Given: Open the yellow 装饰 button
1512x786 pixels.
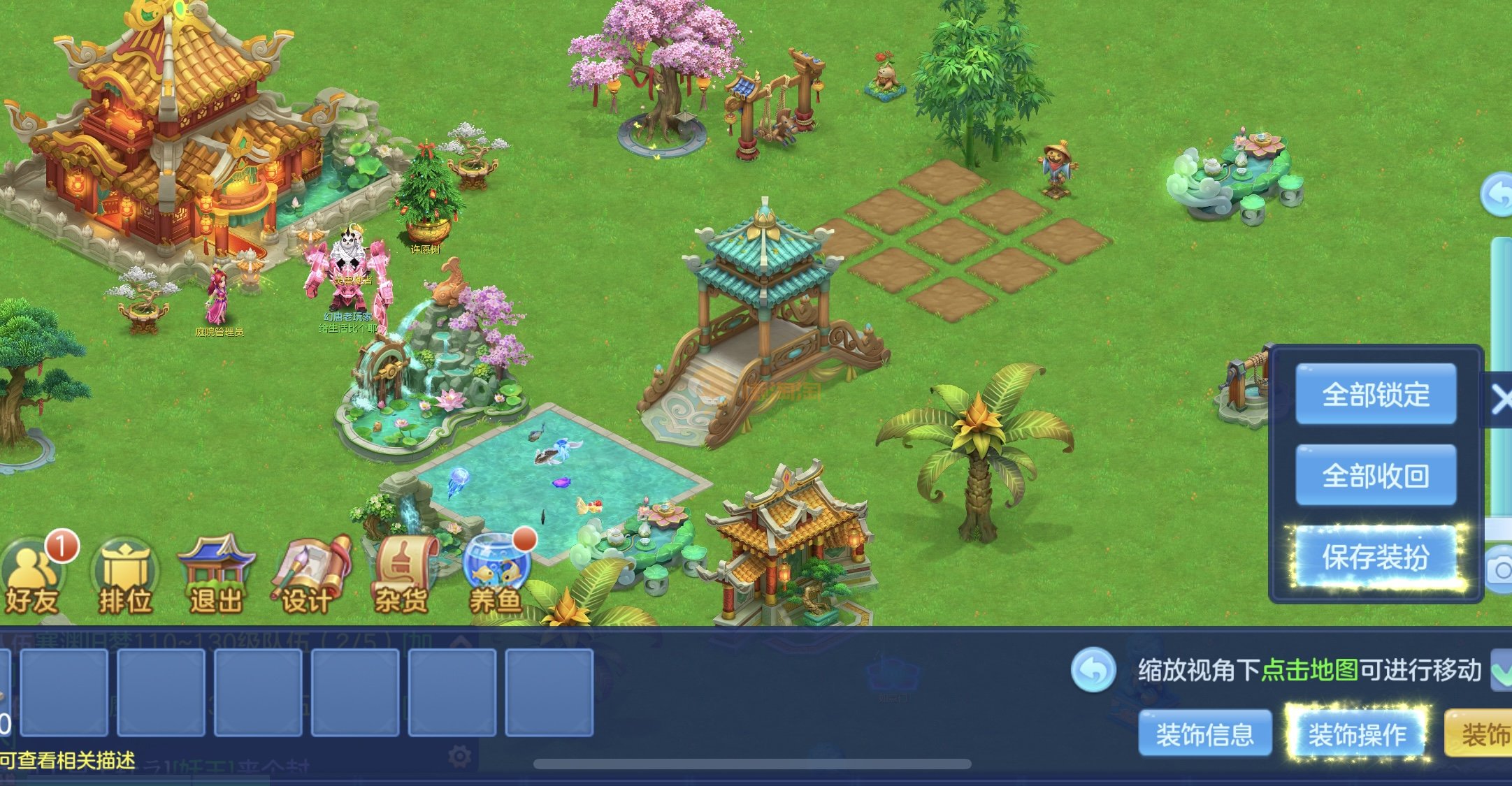Looking at the screenshot, I should pos(1482,734).
